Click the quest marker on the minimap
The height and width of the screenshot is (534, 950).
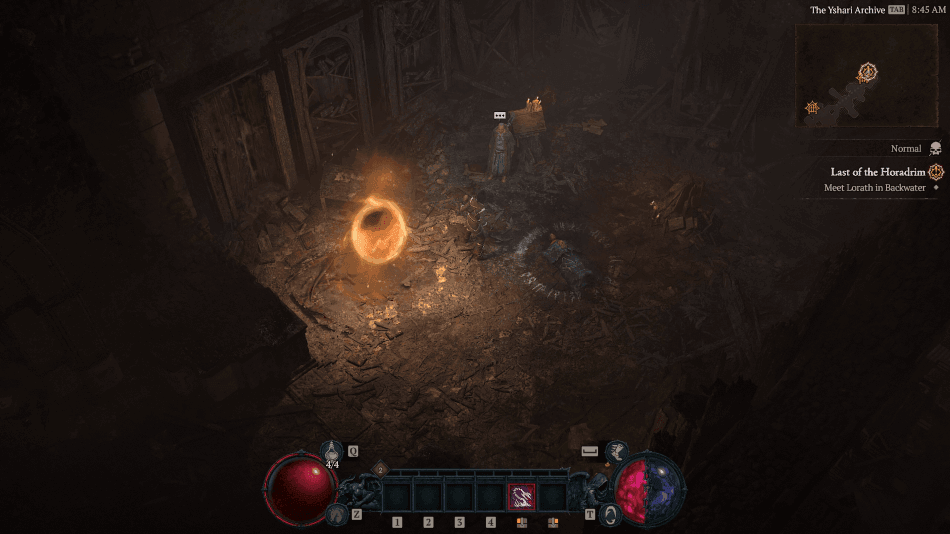click(868, 72)
